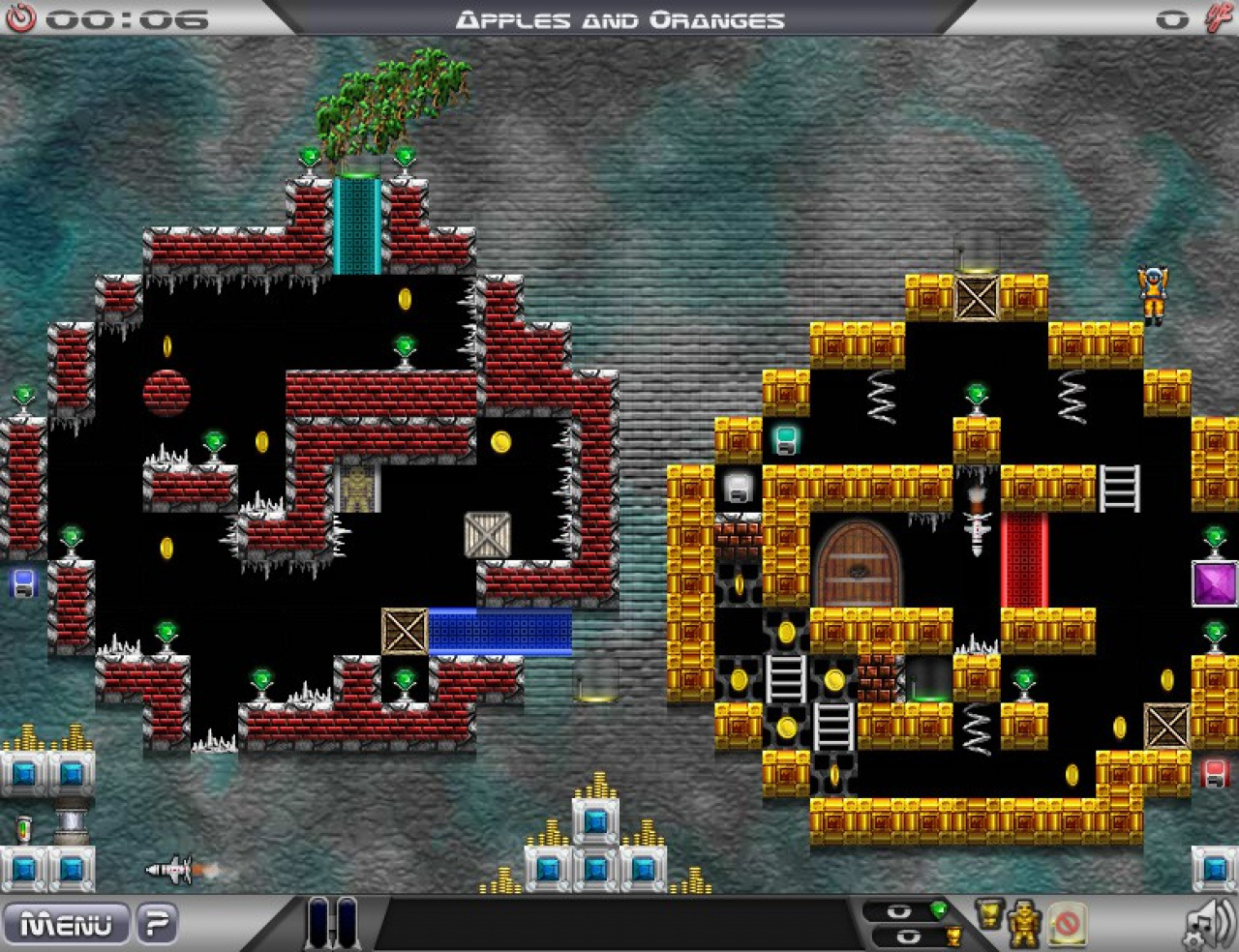
Task: Click the red stopwatch timer icon
Action: point(21,16)
